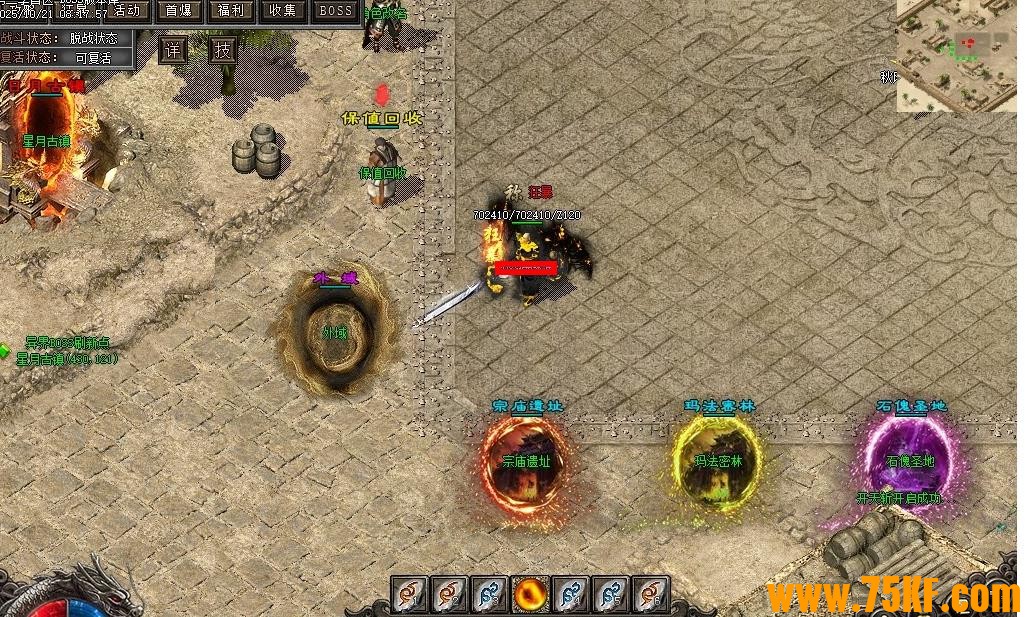Click the 详 details button
Screen dimensions: 1025x617
click(x=173, y=49)
